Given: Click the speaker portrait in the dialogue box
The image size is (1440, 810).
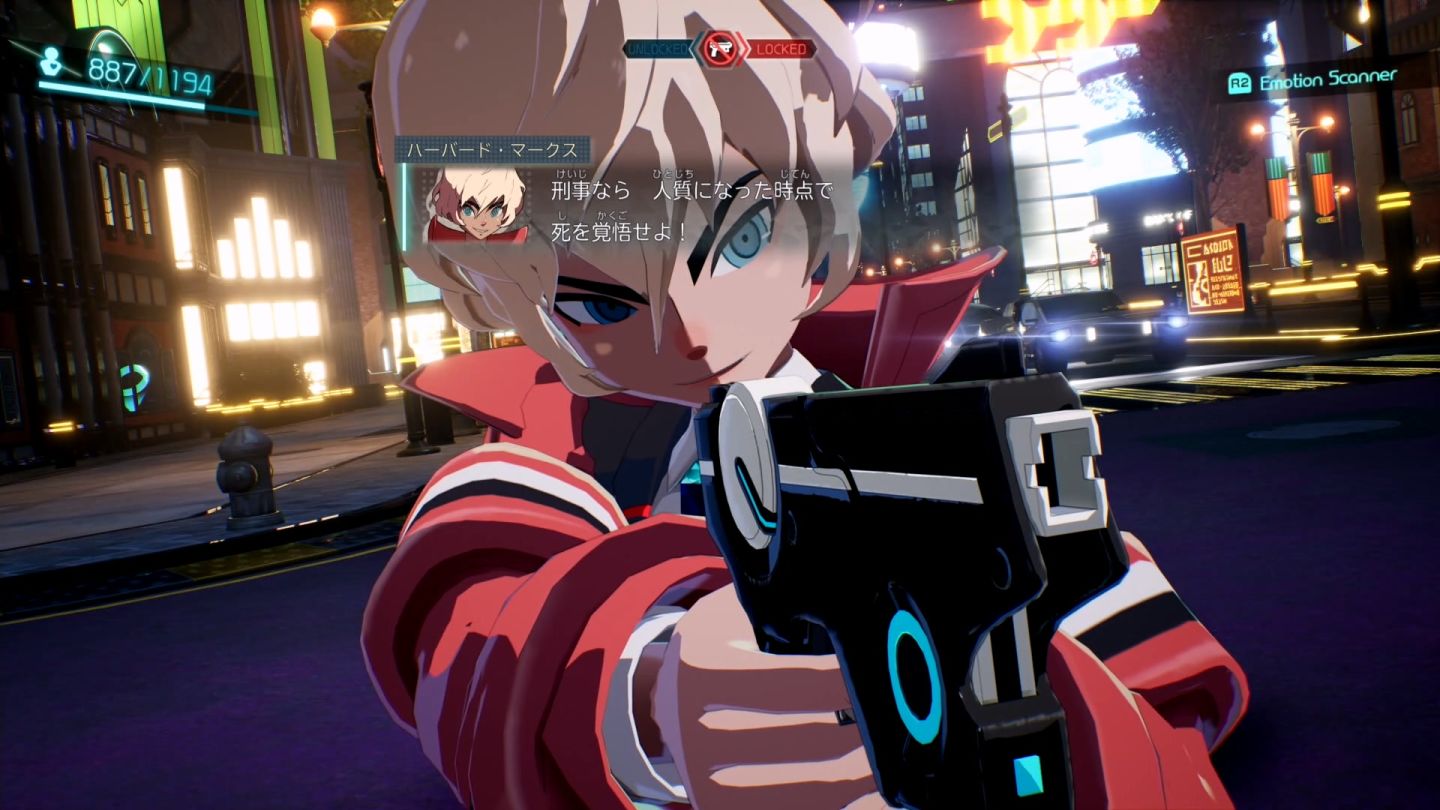Looking at the screenshot, I should (476, 205).
